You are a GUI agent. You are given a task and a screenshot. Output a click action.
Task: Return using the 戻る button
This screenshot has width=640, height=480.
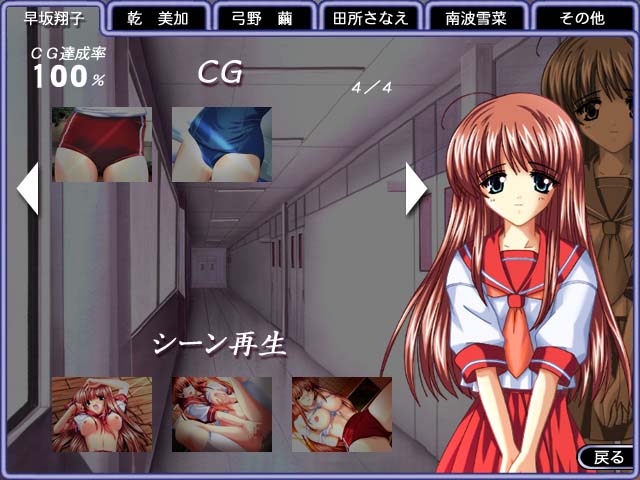pos(607,457)
